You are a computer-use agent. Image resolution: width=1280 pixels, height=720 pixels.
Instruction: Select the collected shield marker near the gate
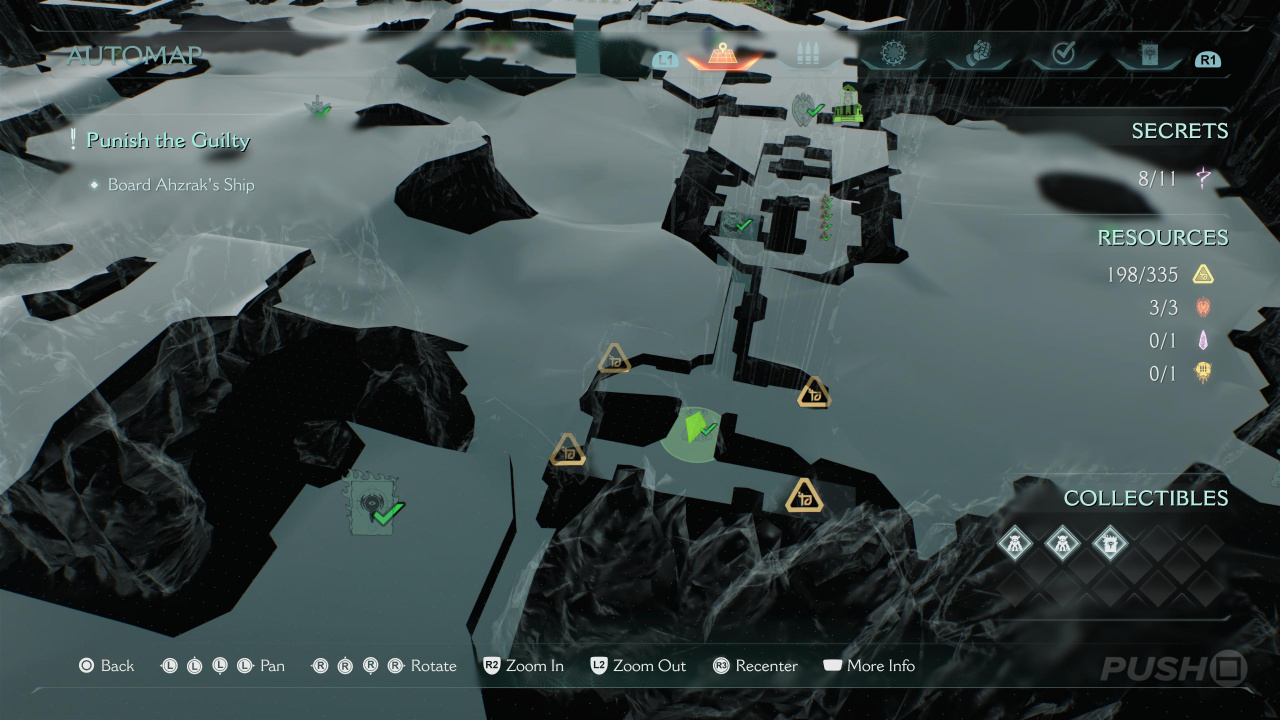[805, 108]
